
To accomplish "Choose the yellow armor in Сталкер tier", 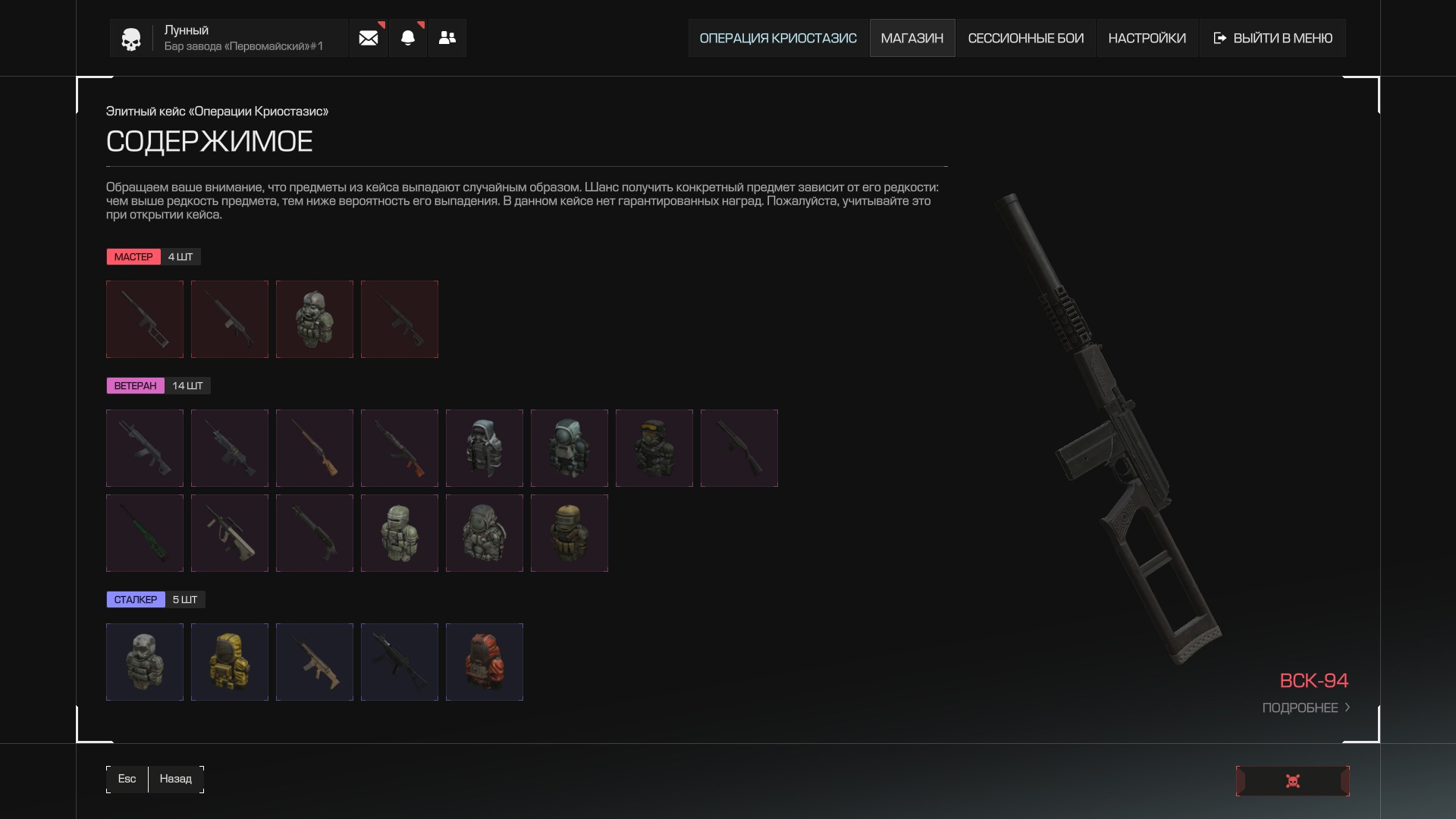I will pyautogui.click(x=230, y=662).
